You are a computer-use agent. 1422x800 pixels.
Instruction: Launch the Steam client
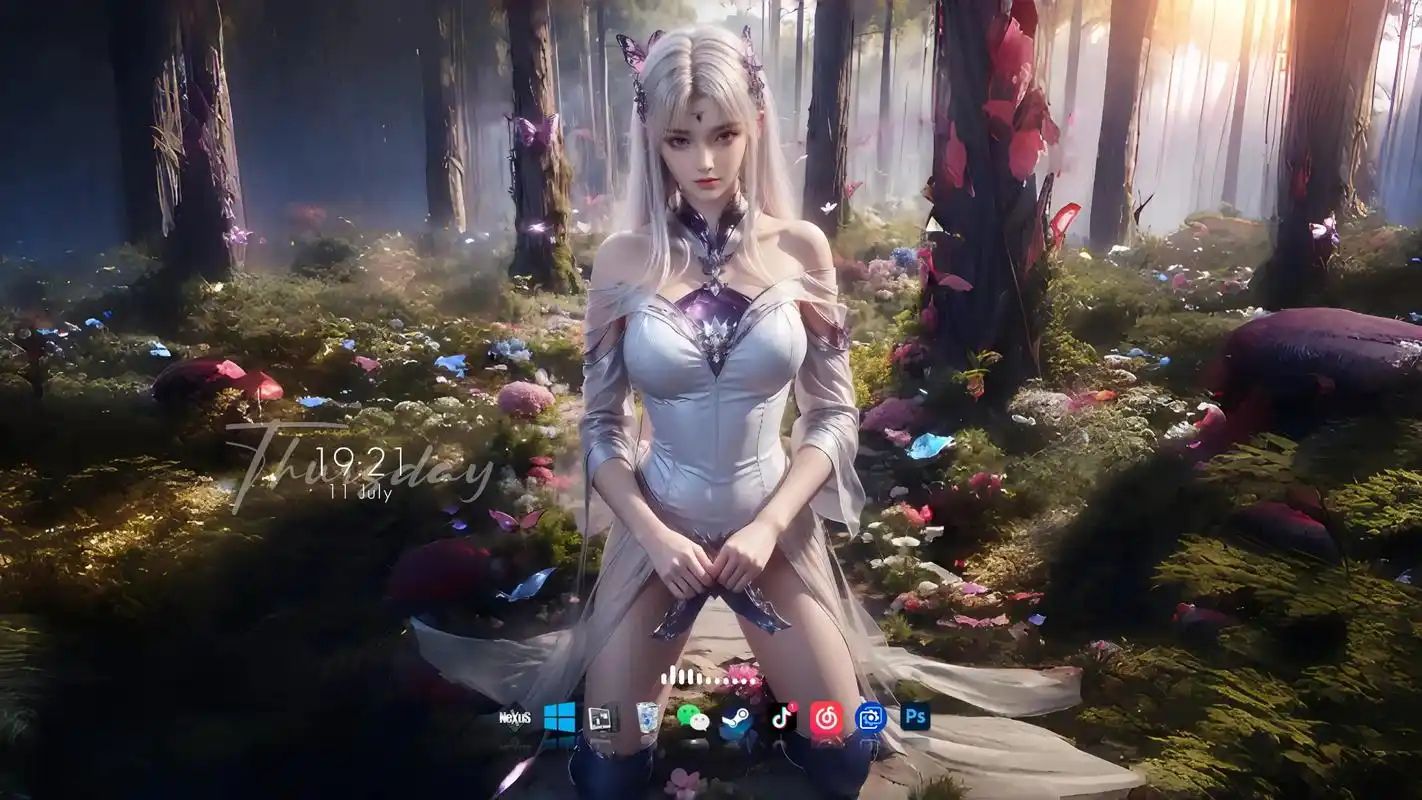(x=733, y=718)
